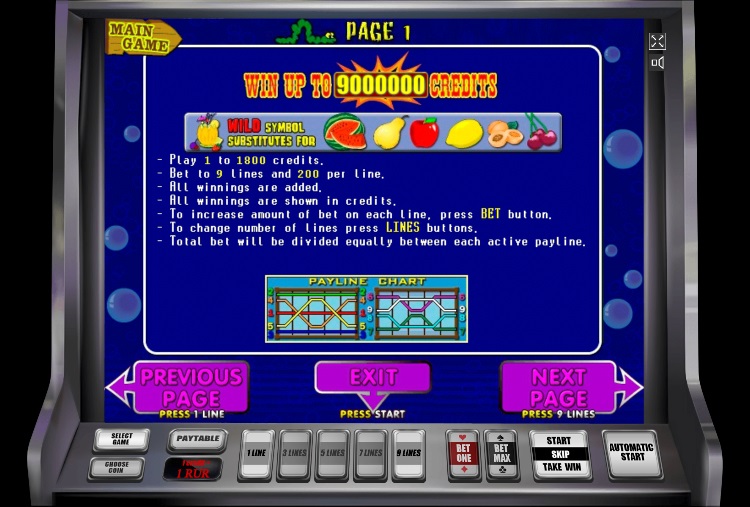Choose the 3 Lines button
Screen dimensions: 750x507
coord(295,455)
